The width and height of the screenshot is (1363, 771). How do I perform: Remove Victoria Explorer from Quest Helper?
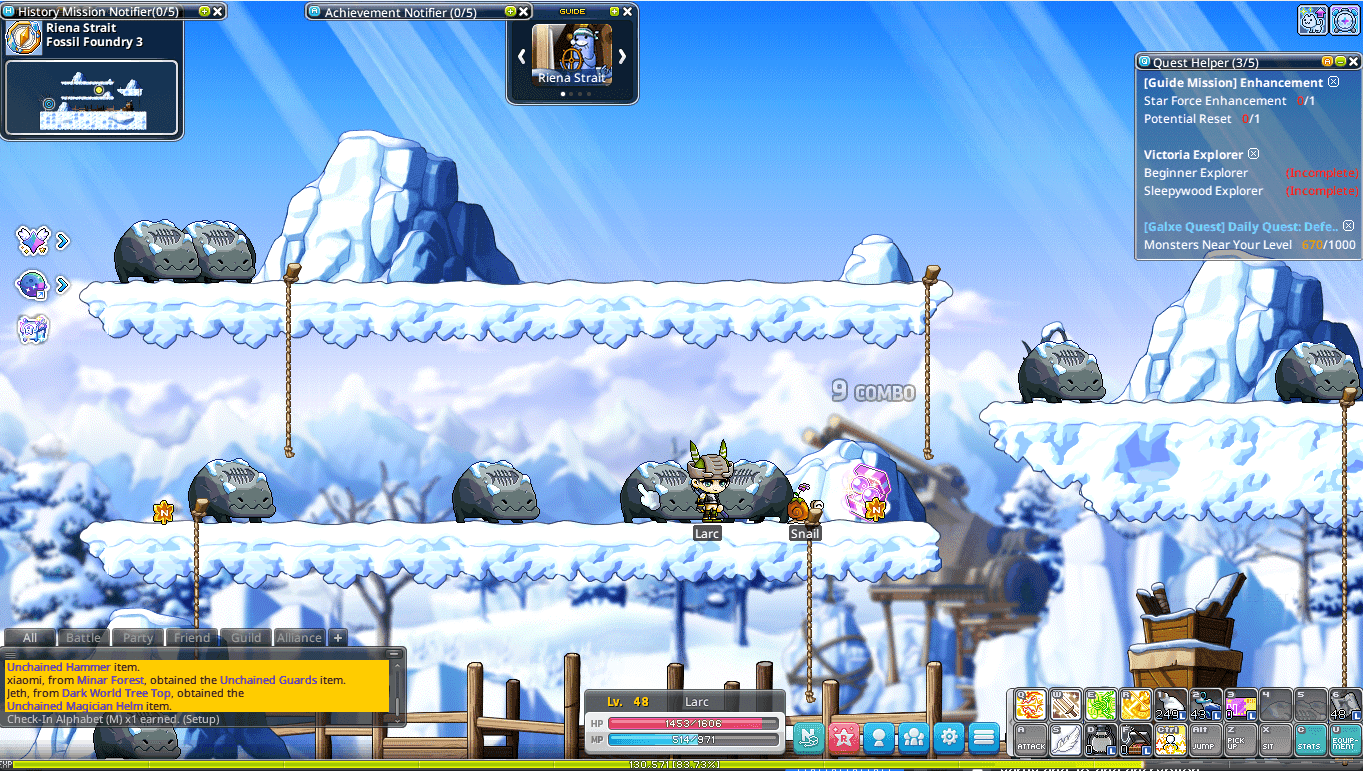[1253, 154]
